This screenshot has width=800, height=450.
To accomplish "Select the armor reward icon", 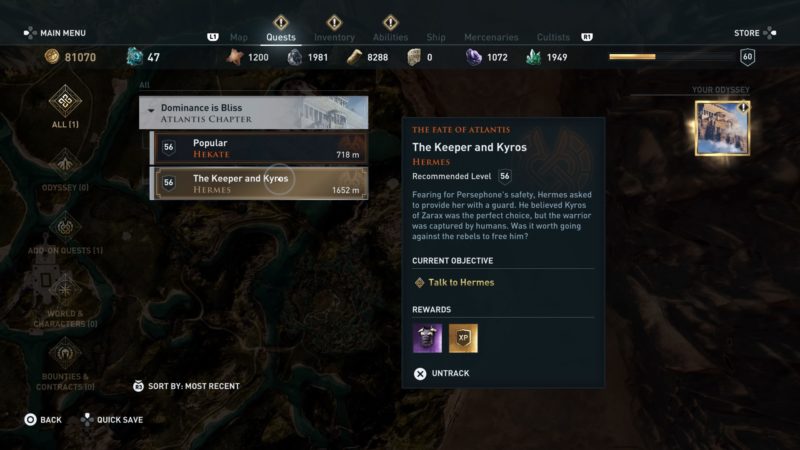I will click(427, 338).
